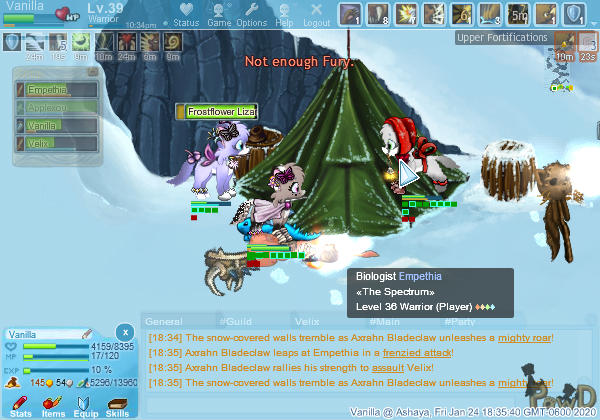The image size is (600, 420).
Task: Close the Vanilla character panel
Action: (x=124, y=331)
